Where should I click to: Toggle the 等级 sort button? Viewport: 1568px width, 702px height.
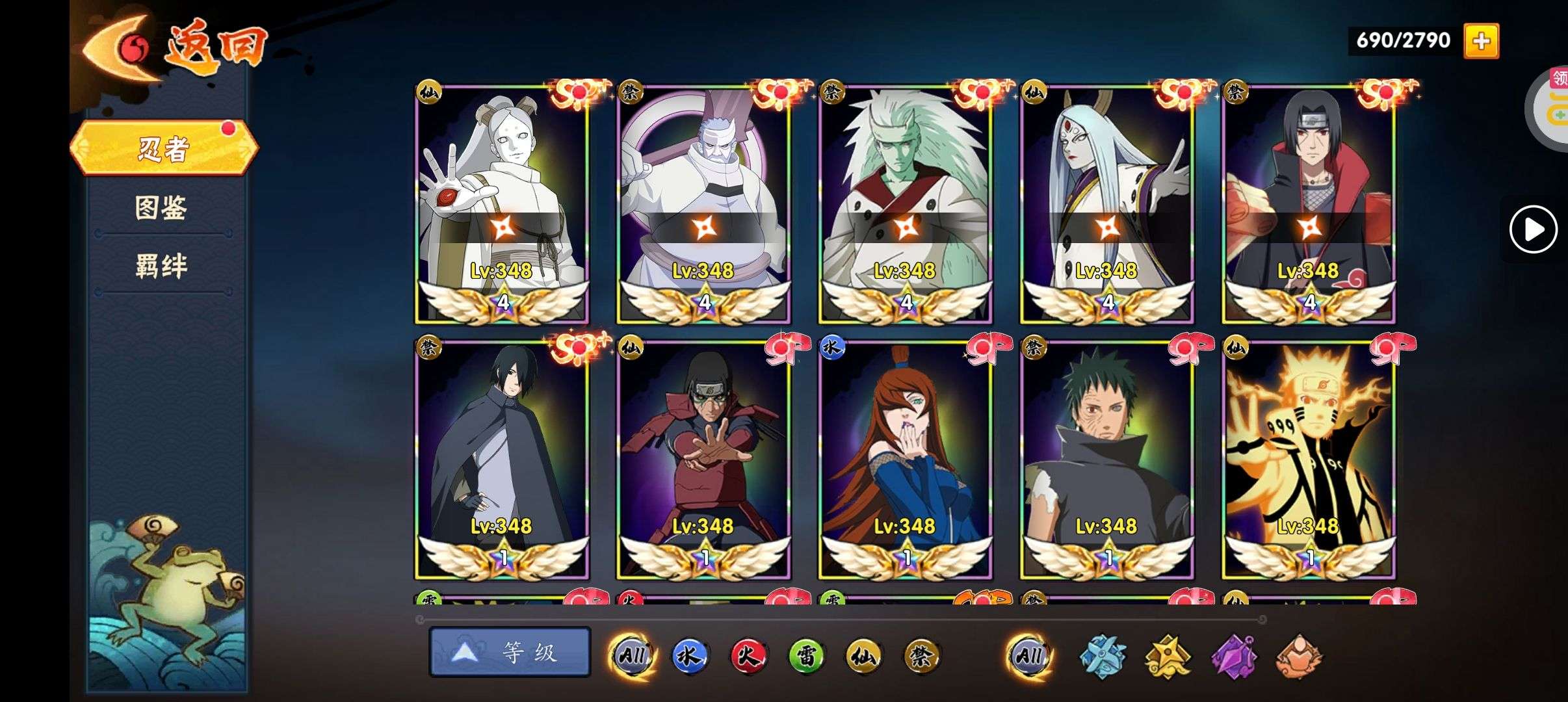click(510, 652)
